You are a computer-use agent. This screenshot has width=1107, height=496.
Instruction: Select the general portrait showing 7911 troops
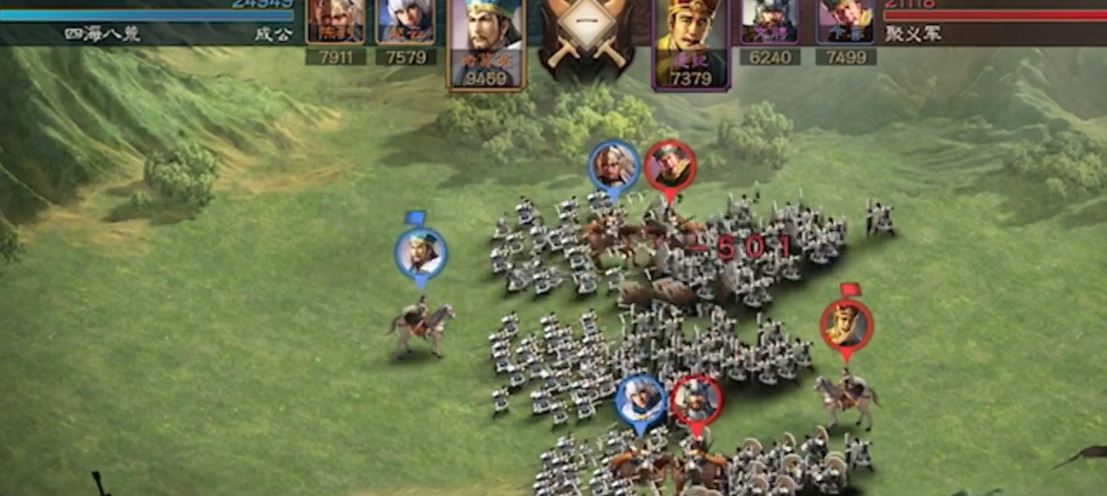pyautogui.click(x=335, y=22)
